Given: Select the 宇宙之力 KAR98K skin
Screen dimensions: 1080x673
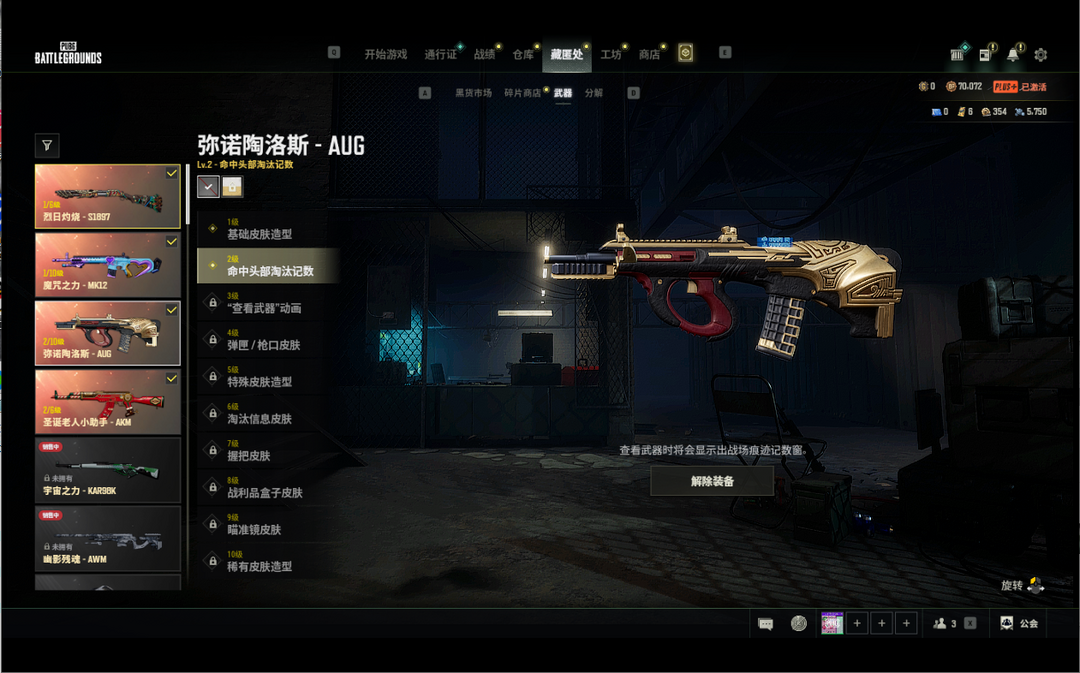Looking at the screenshot, I should [x=108, y=470].
